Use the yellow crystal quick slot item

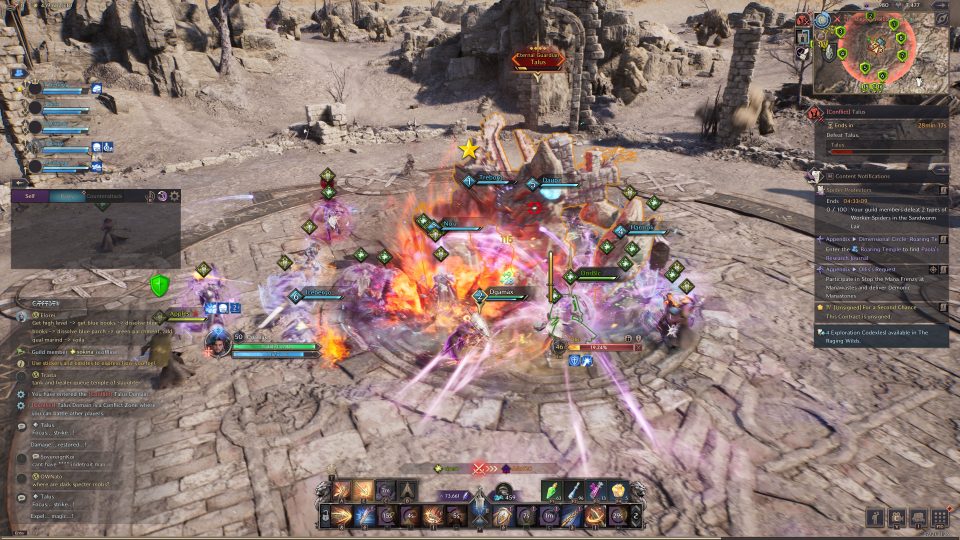[617, 489]
